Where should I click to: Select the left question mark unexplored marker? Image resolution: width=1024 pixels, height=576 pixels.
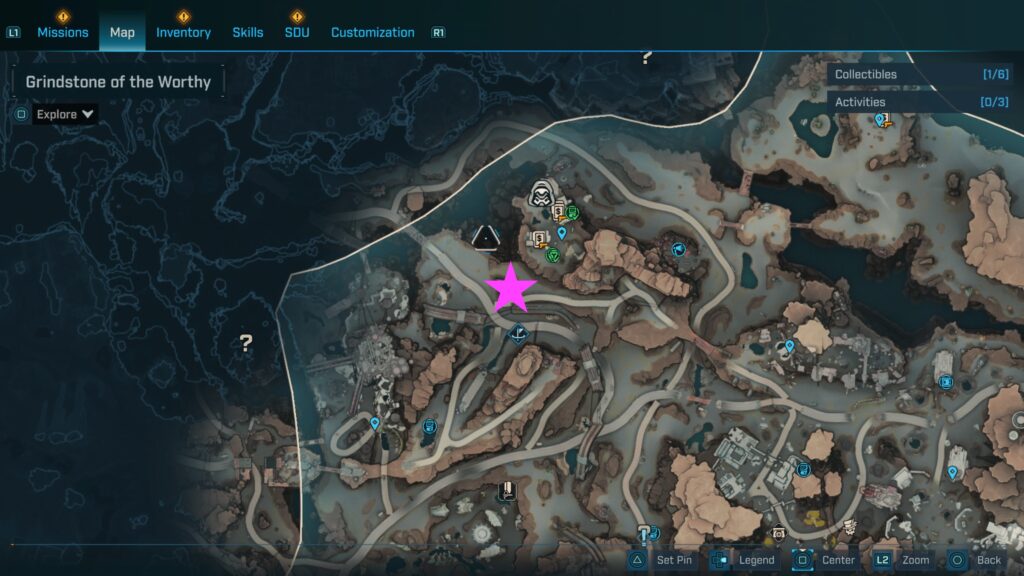coord(245,343)
